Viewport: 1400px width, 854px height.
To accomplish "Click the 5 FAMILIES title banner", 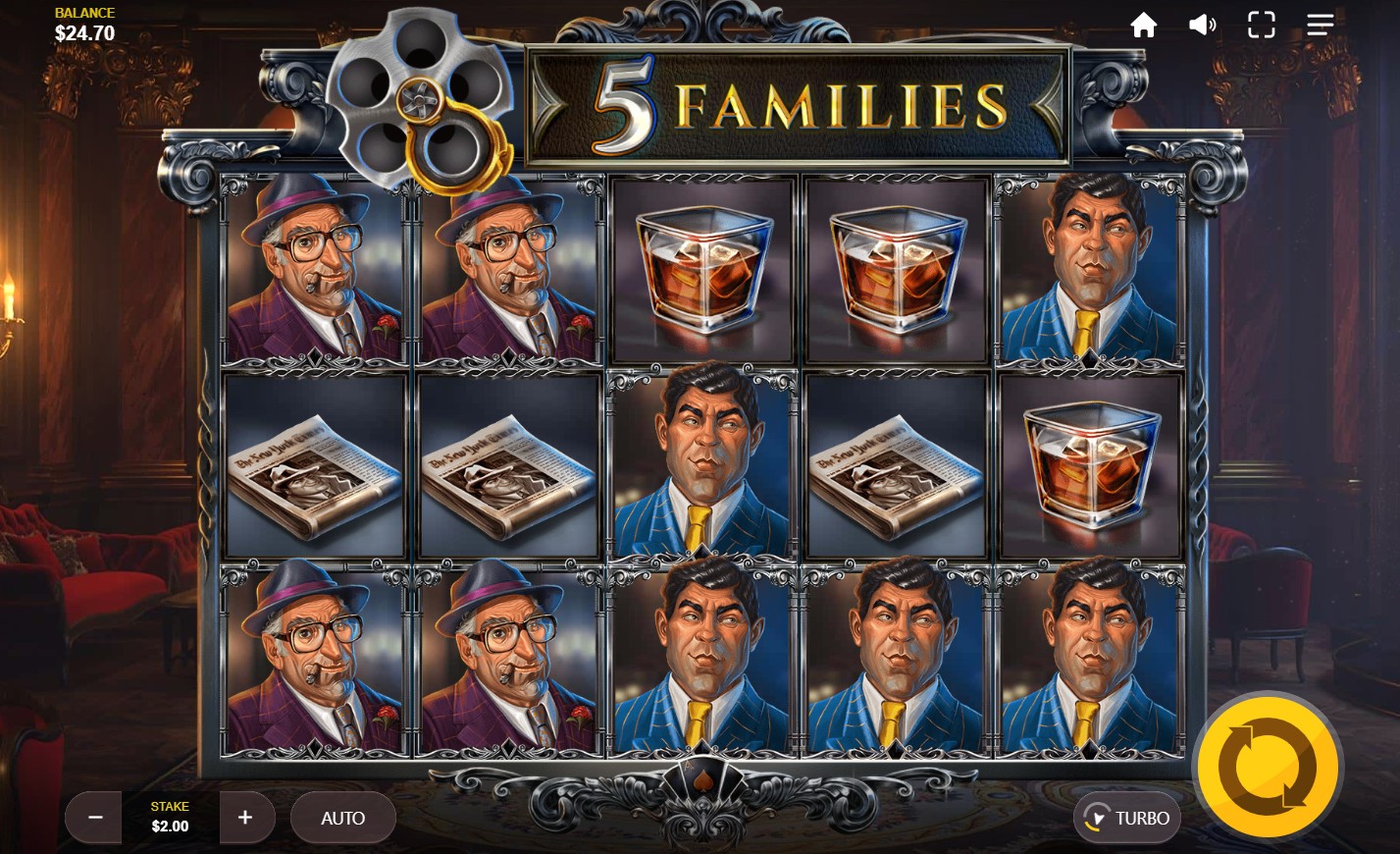I will [x=795, y=101].
